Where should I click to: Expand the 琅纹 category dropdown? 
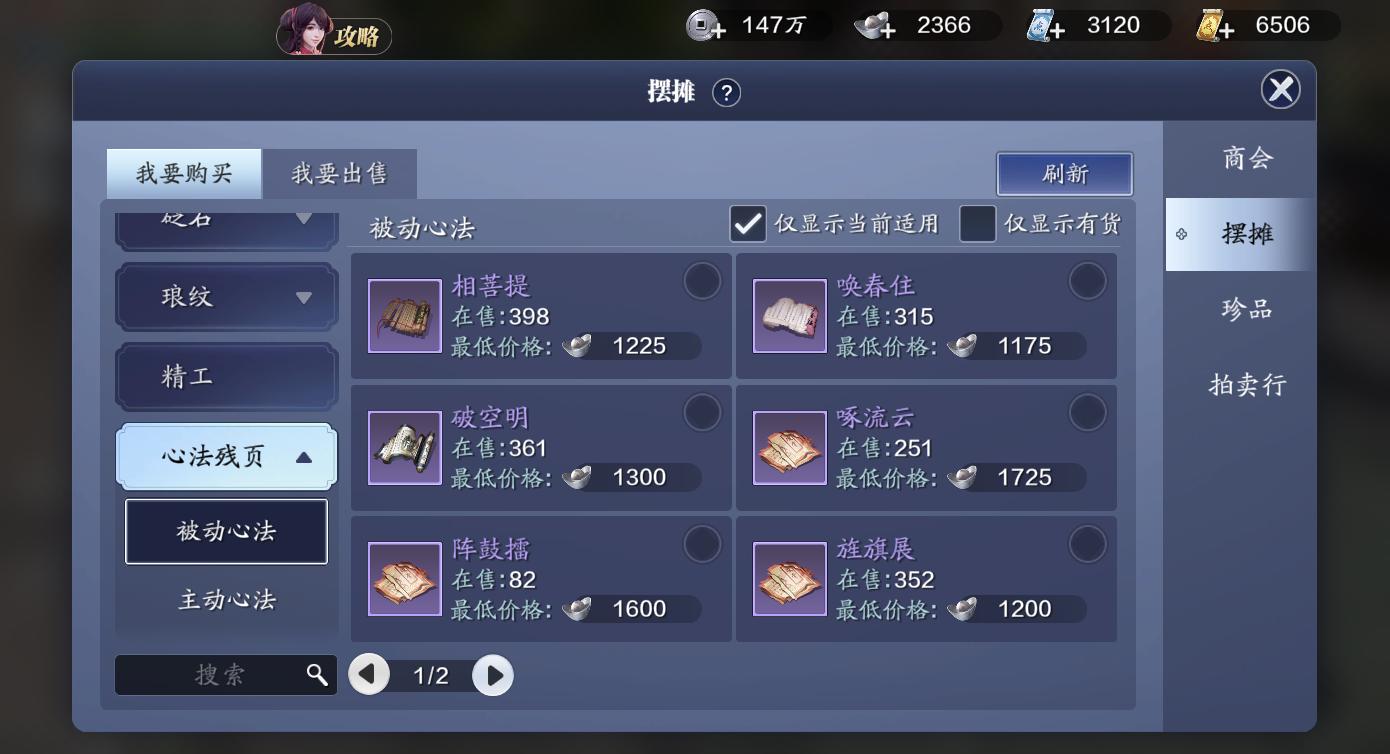[225, 297]
